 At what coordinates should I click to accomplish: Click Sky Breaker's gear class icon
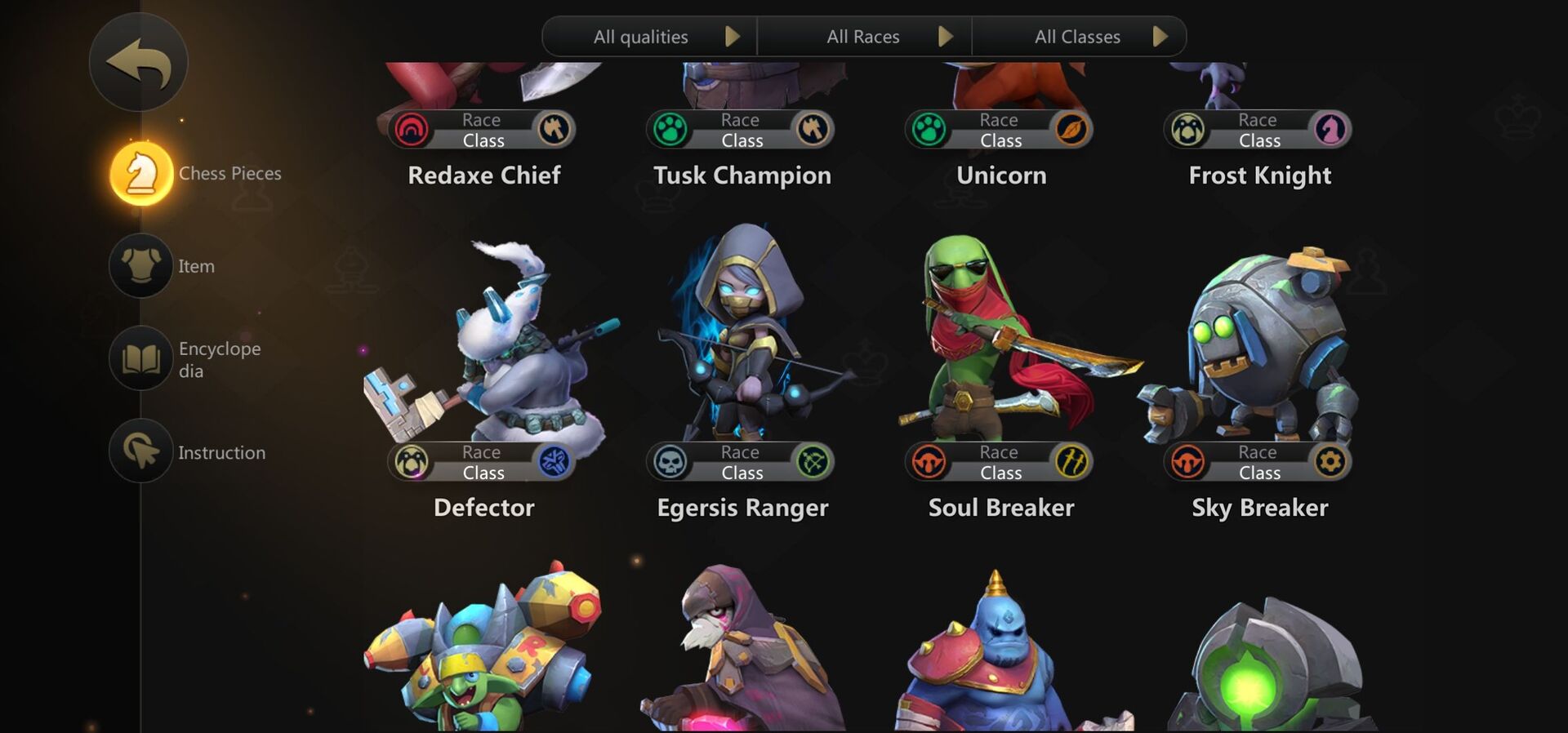pyautogui.click(x=1330, y=462)
